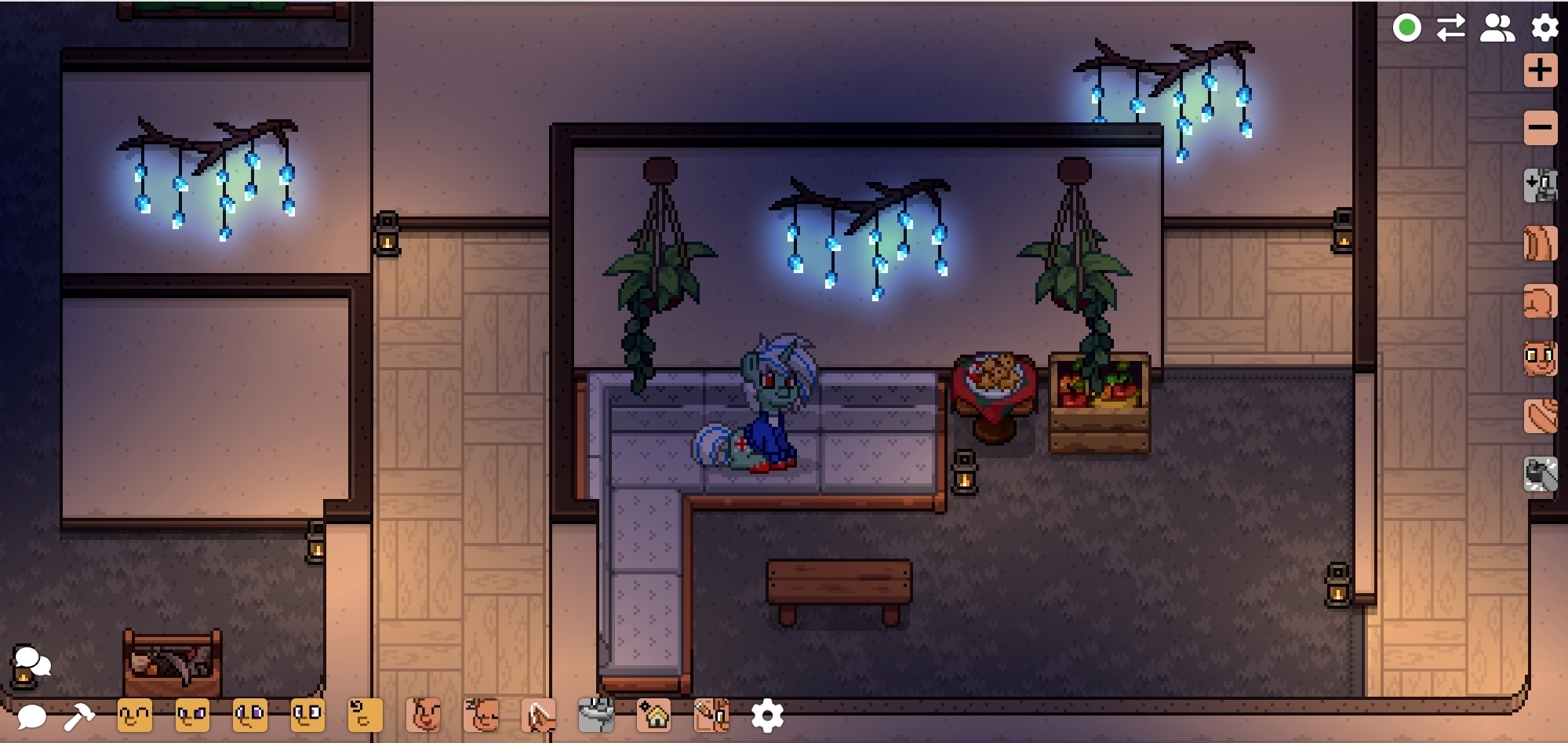Open the players list
Image resolution: width=1568 pixels, height=743 pixels.
tap(1497, 28)
